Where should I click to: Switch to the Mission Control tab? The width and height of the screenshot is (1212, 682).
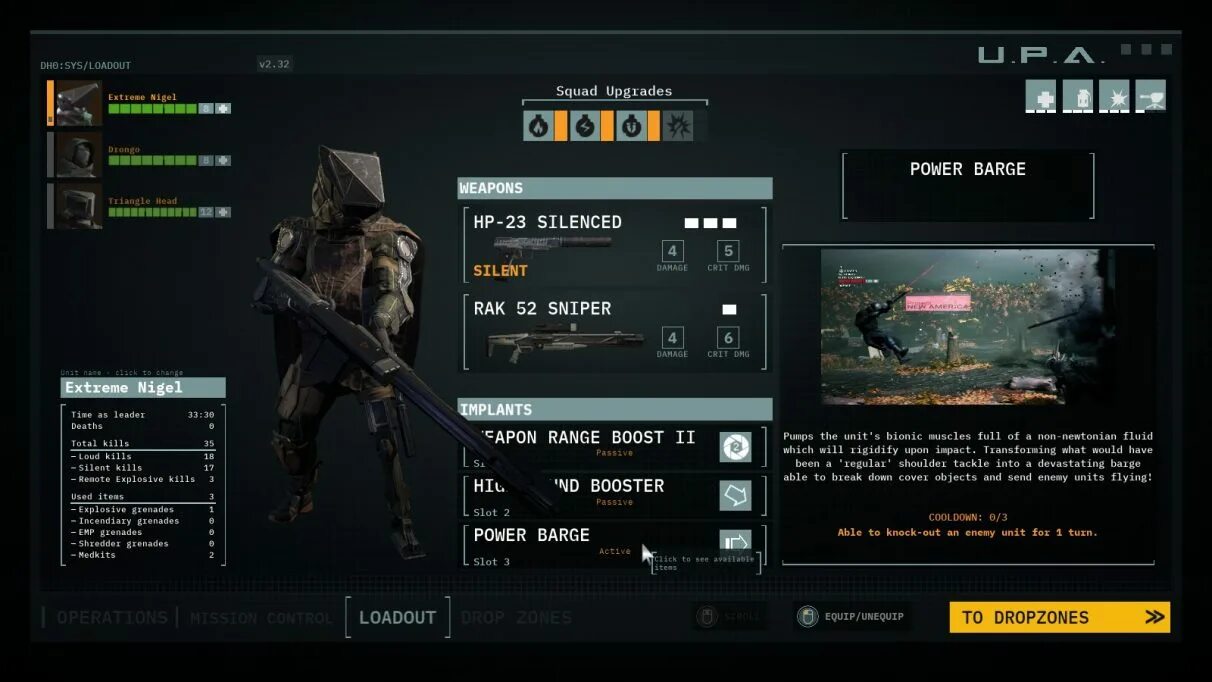point(261,618)
